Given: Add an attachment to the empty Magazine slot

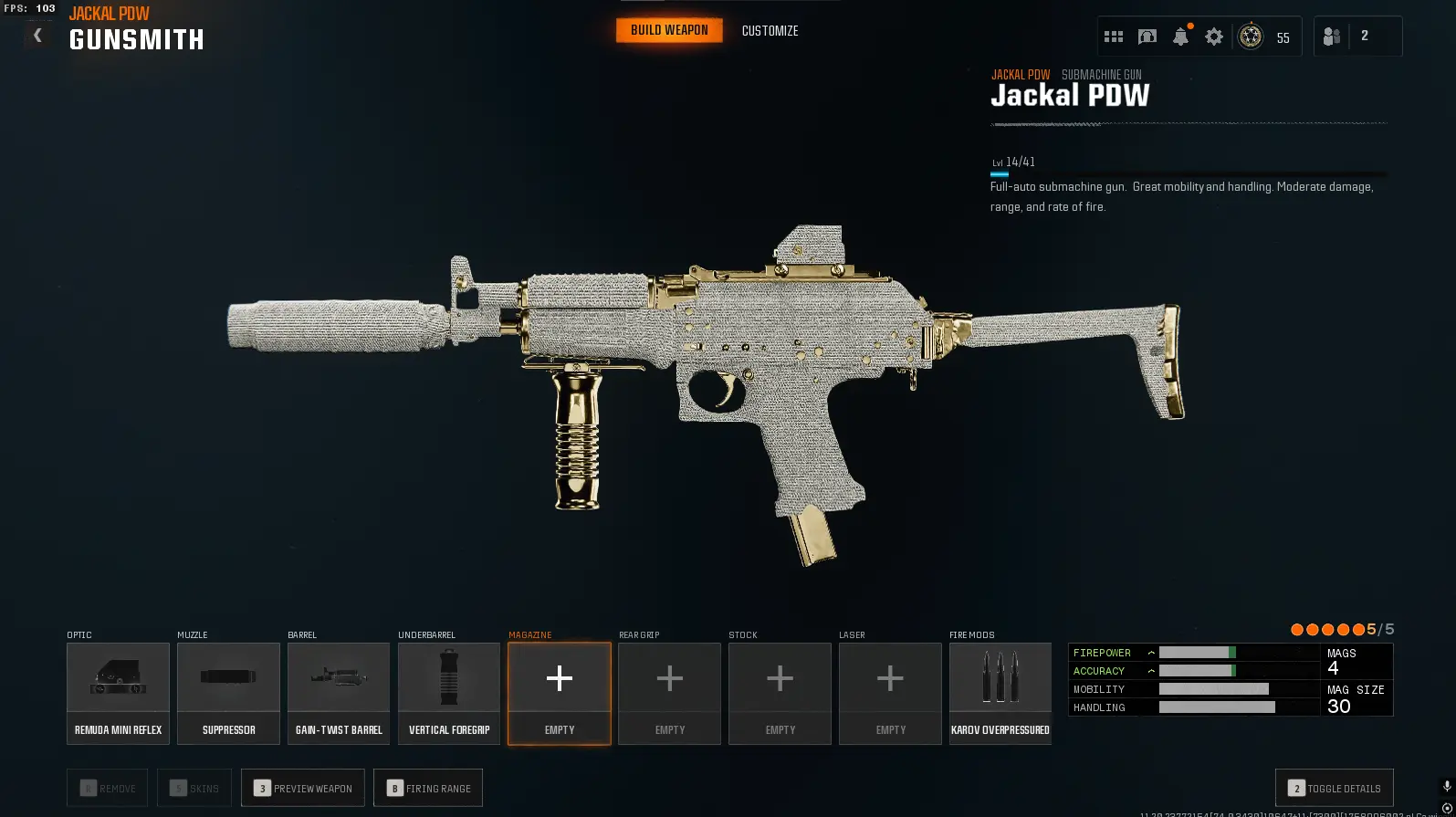Looking at the screenshot, I should pos(560,693).
